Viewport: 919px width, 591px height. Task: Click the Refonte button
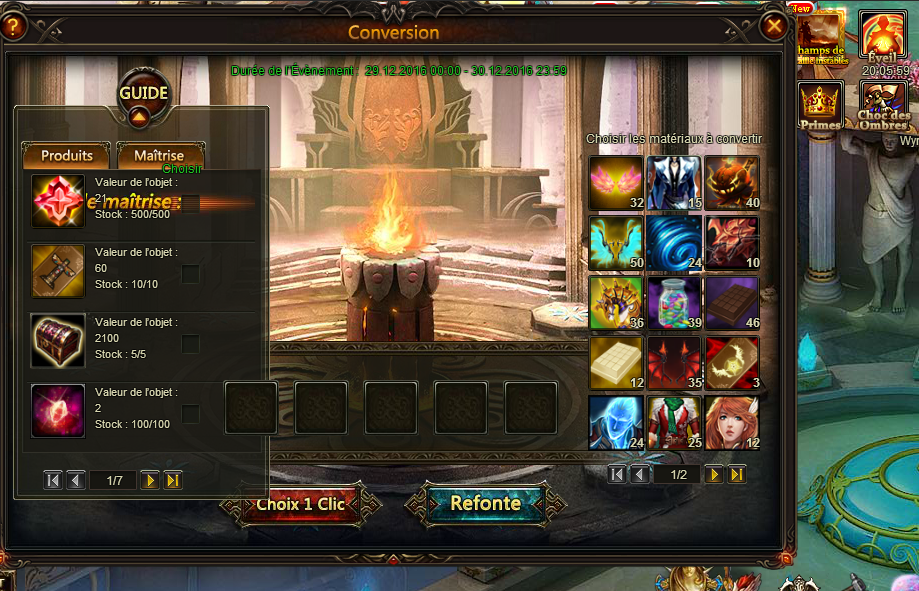(484, 504)
